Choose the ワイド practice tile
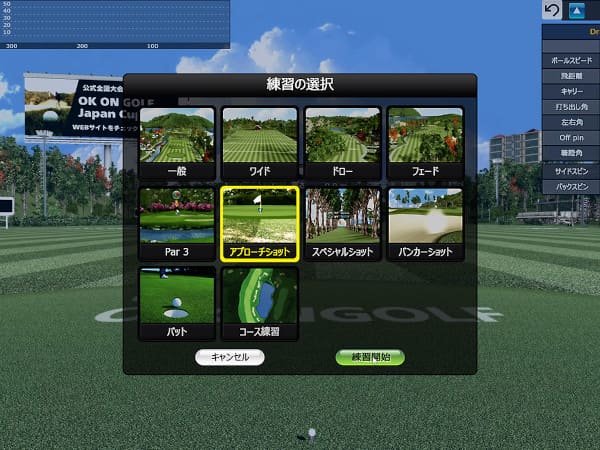 point(259,142)
